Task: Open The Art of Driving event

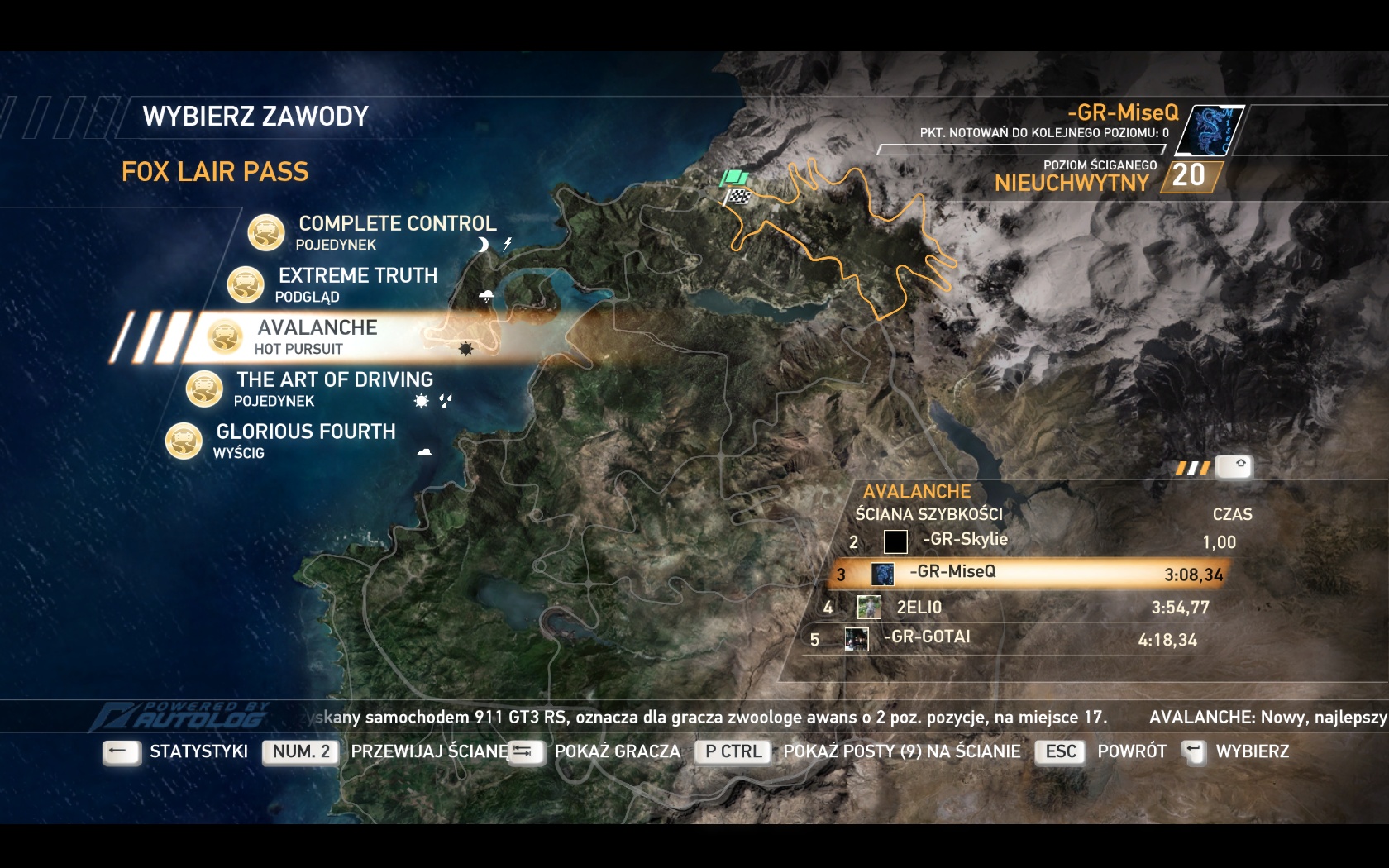Action: point(334,380)
